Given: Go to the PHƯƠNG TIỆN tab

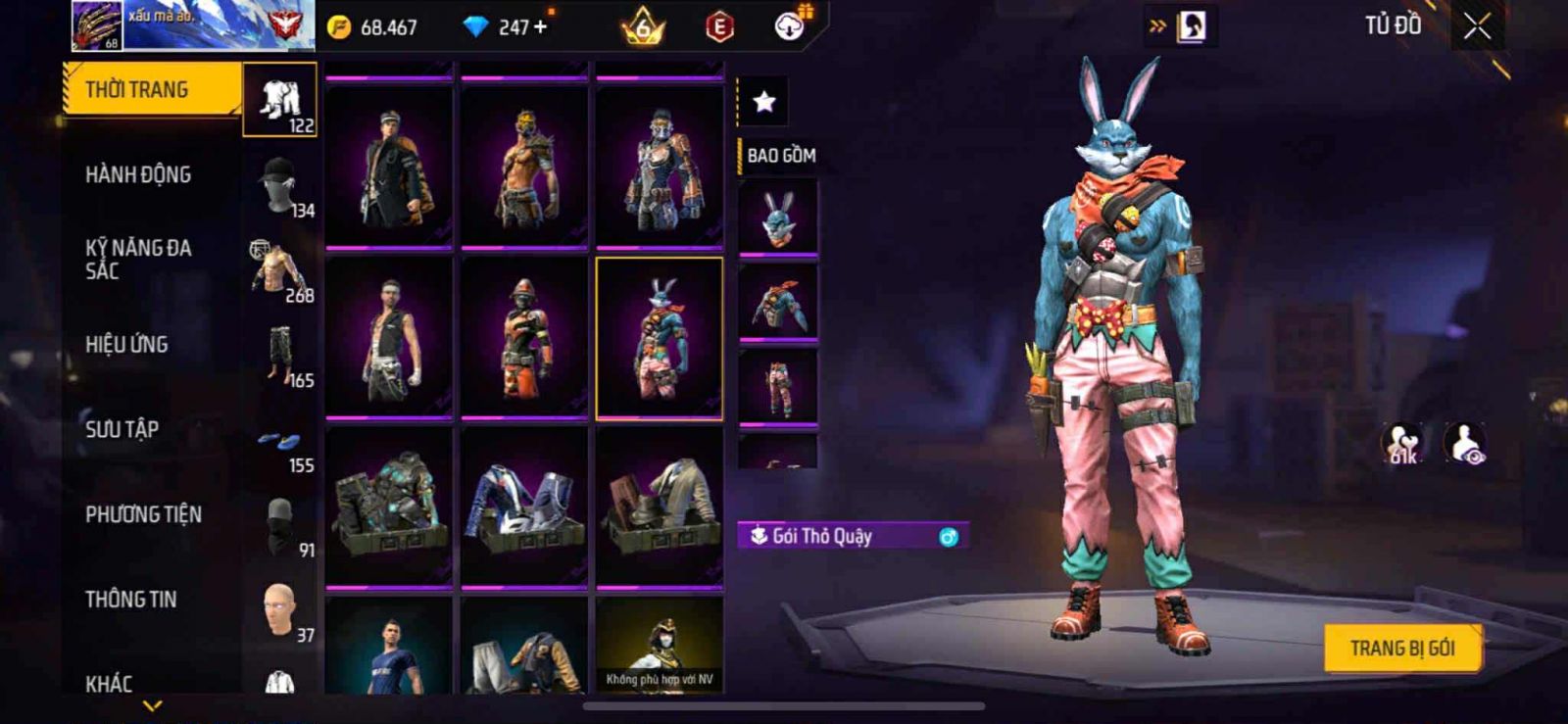Looking at the screenshot, I should (x=144, y=514).
